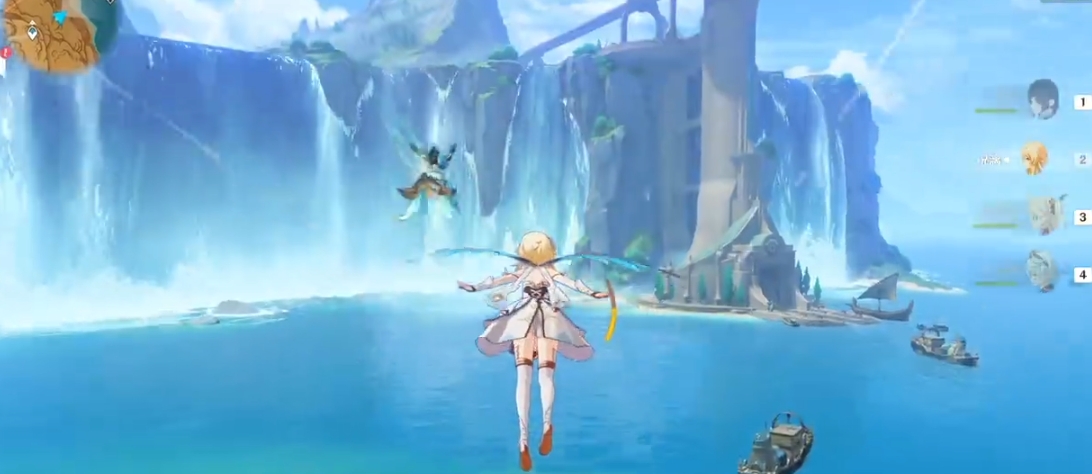Choose the fourth party member portrait

point(1041,271)
